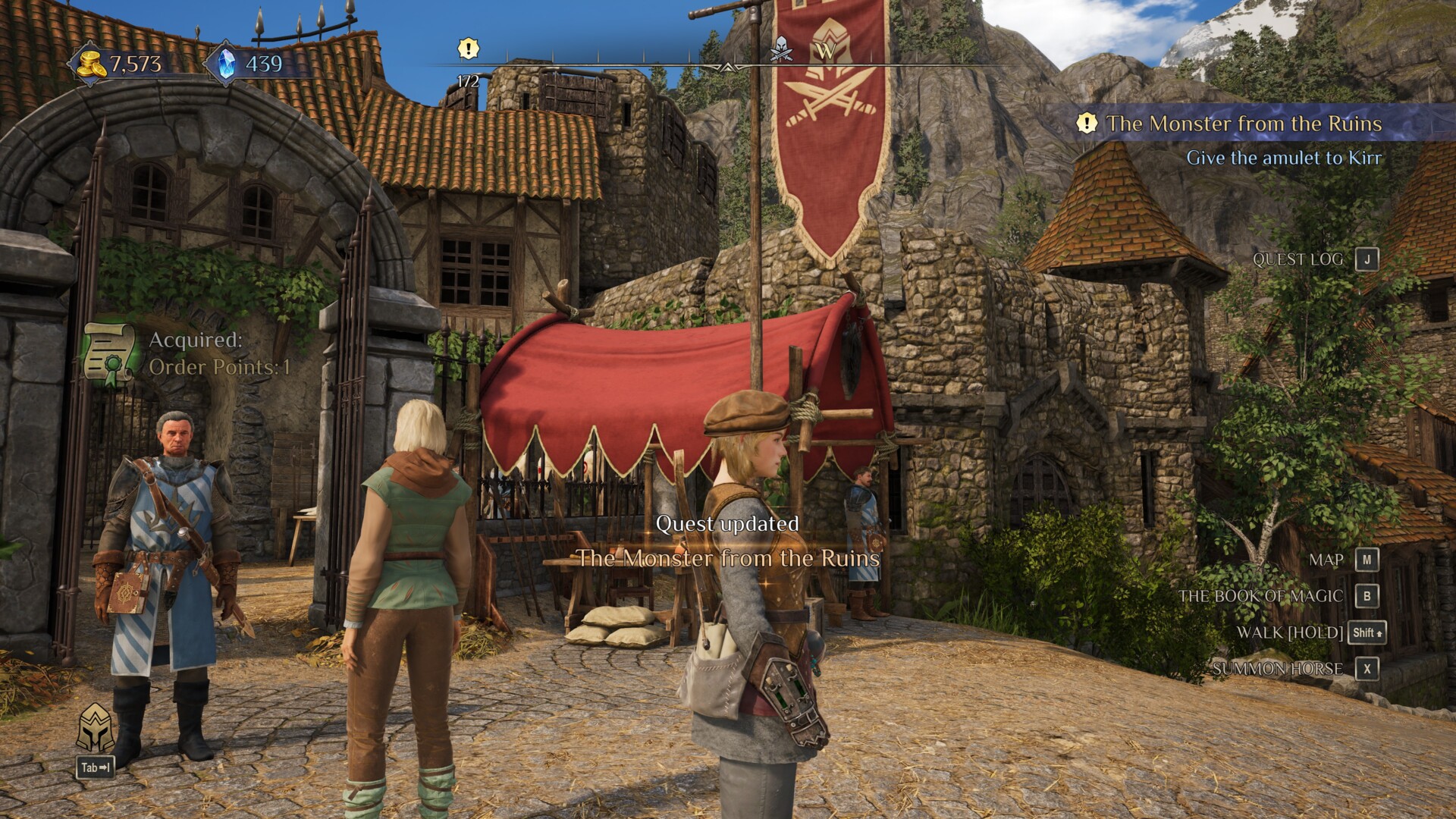Select the yellow exclamation quest marker on compass

click(469, 49)
